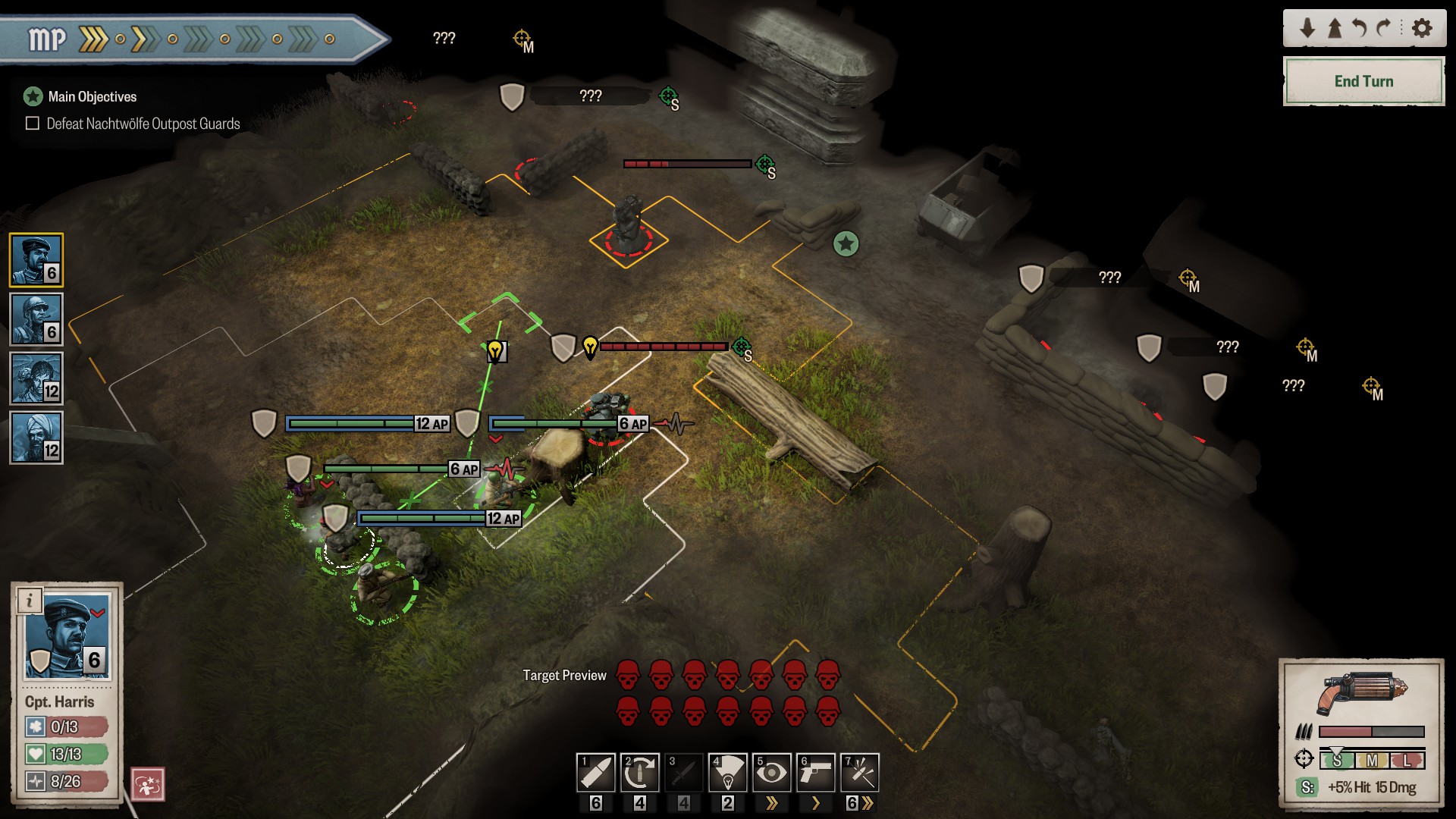Select the second squad member with helmet
The image size is (1456, 819).
coord(36,319)
